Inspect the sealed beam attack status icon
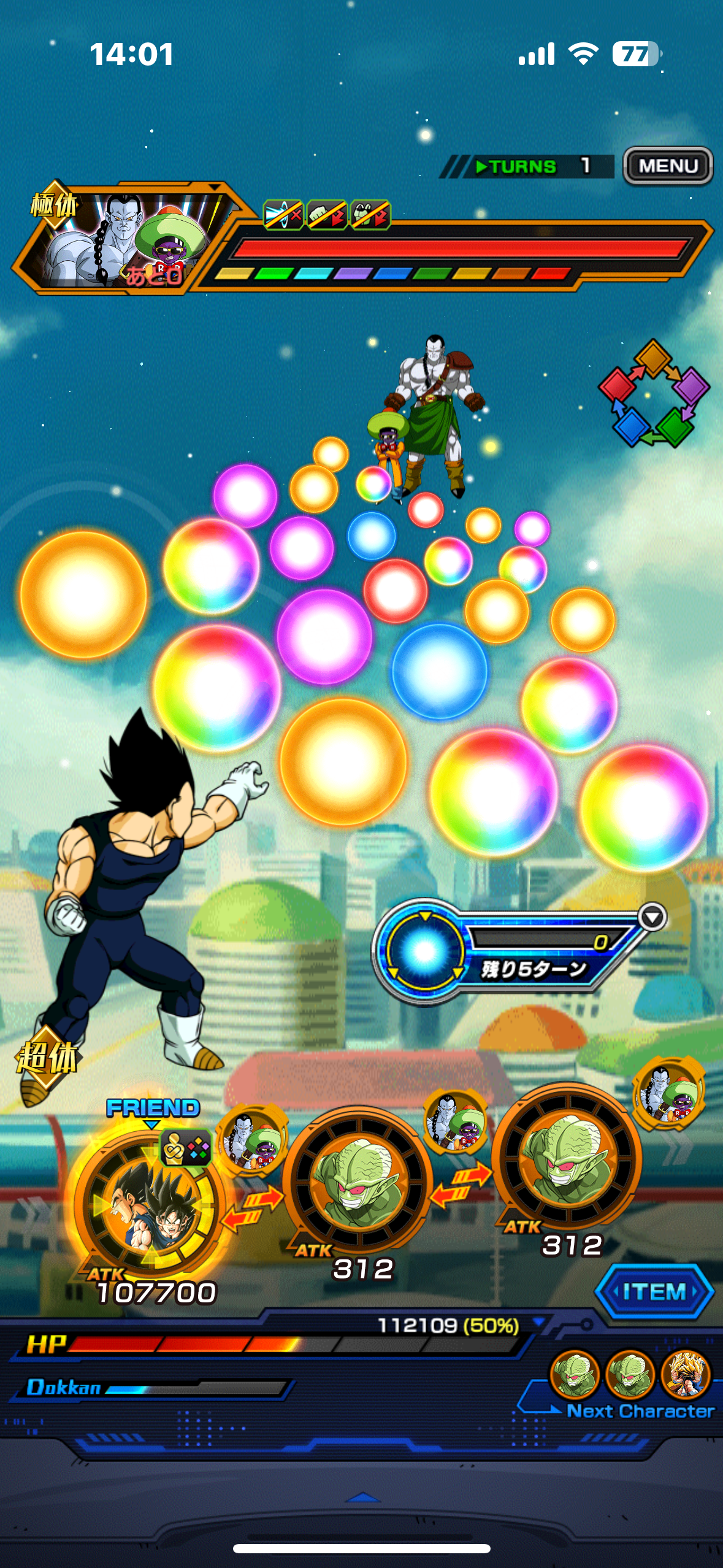Screen dimensions: 723x1568 point(283,215)
